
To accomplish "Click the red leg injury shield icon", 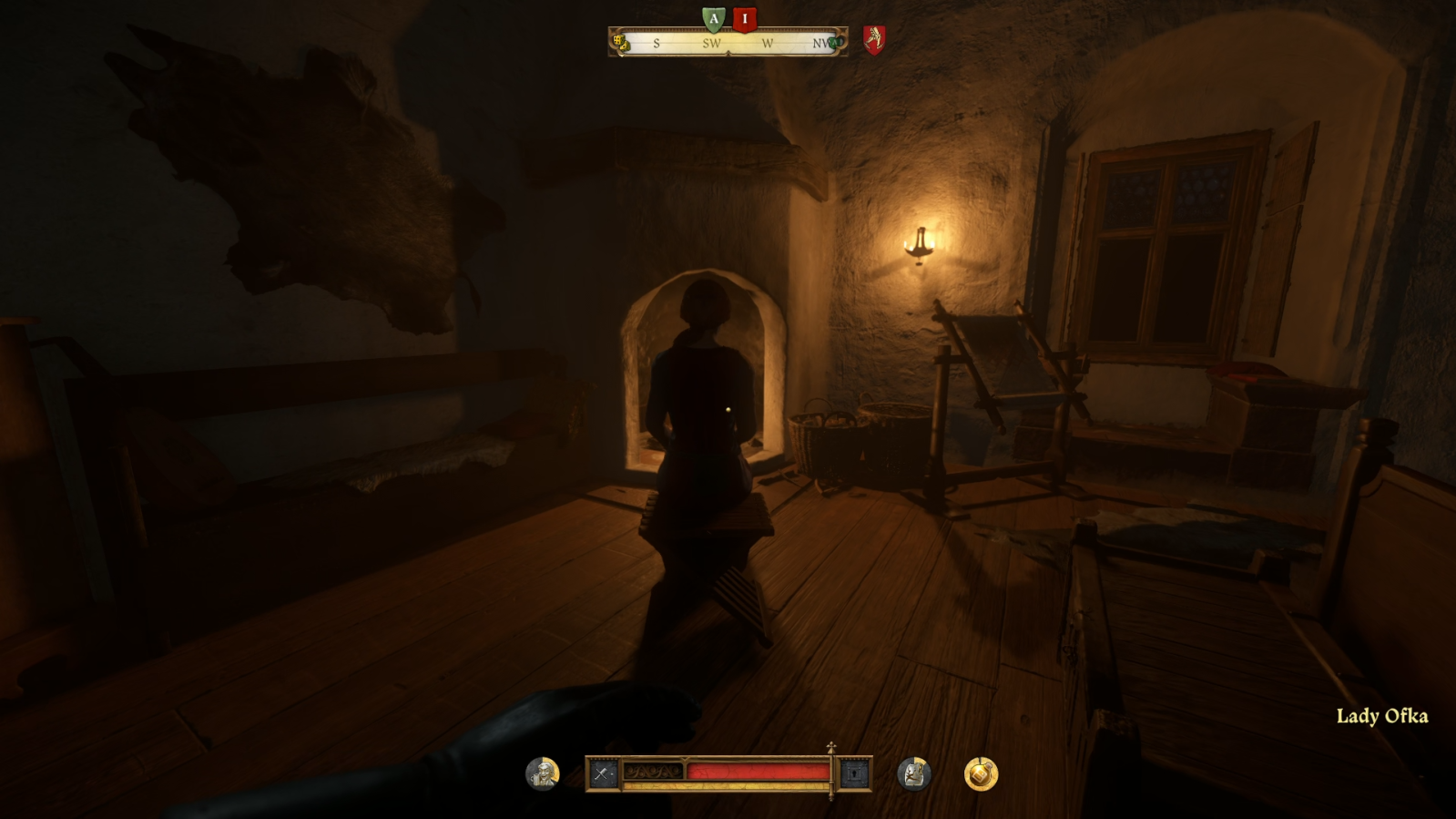I will coord(874,39).
